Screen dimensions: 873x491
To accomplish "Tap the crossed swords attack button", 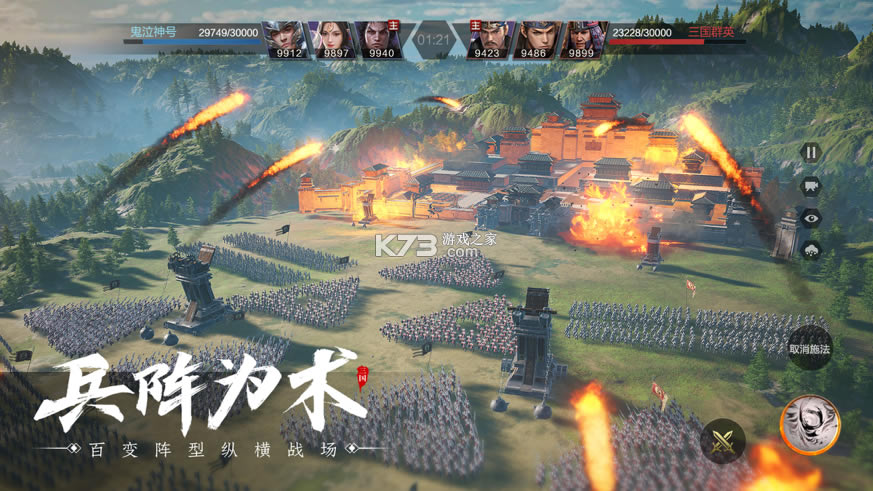I will pos(723,441).
